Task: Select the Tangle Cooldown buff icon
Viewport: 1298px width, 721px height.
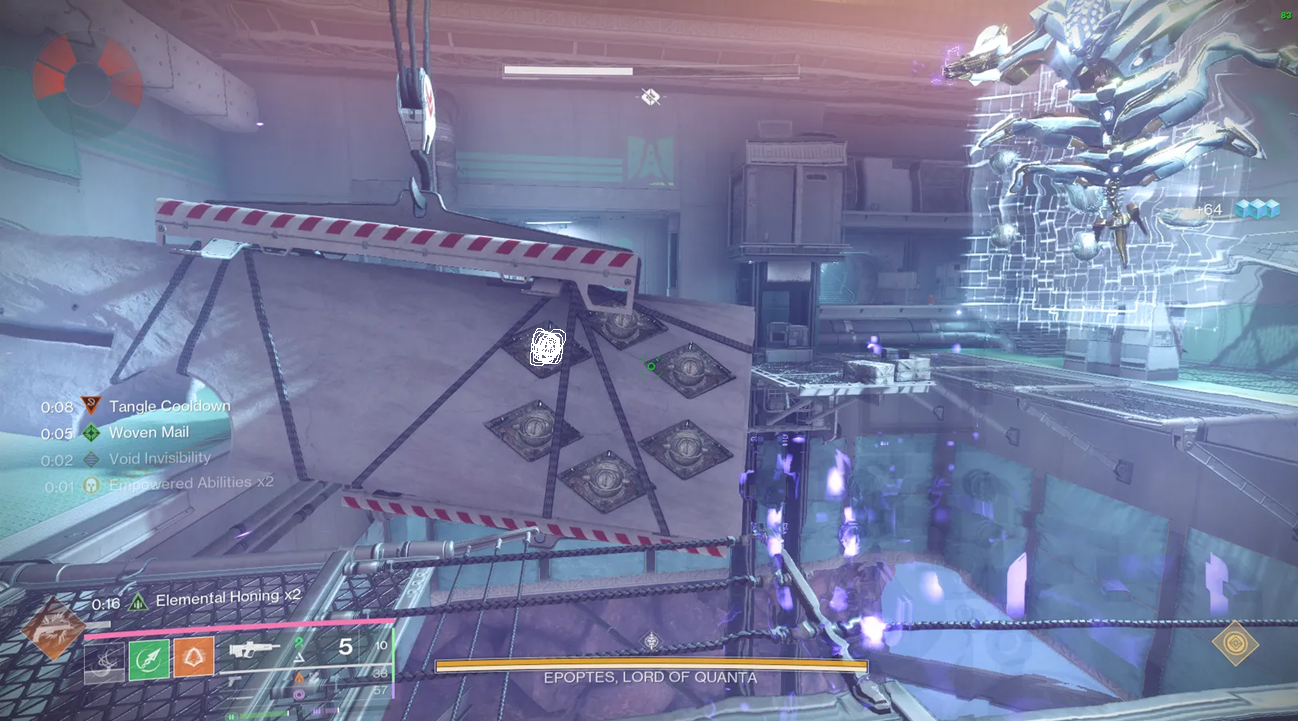Action: [x=91, y=406]
